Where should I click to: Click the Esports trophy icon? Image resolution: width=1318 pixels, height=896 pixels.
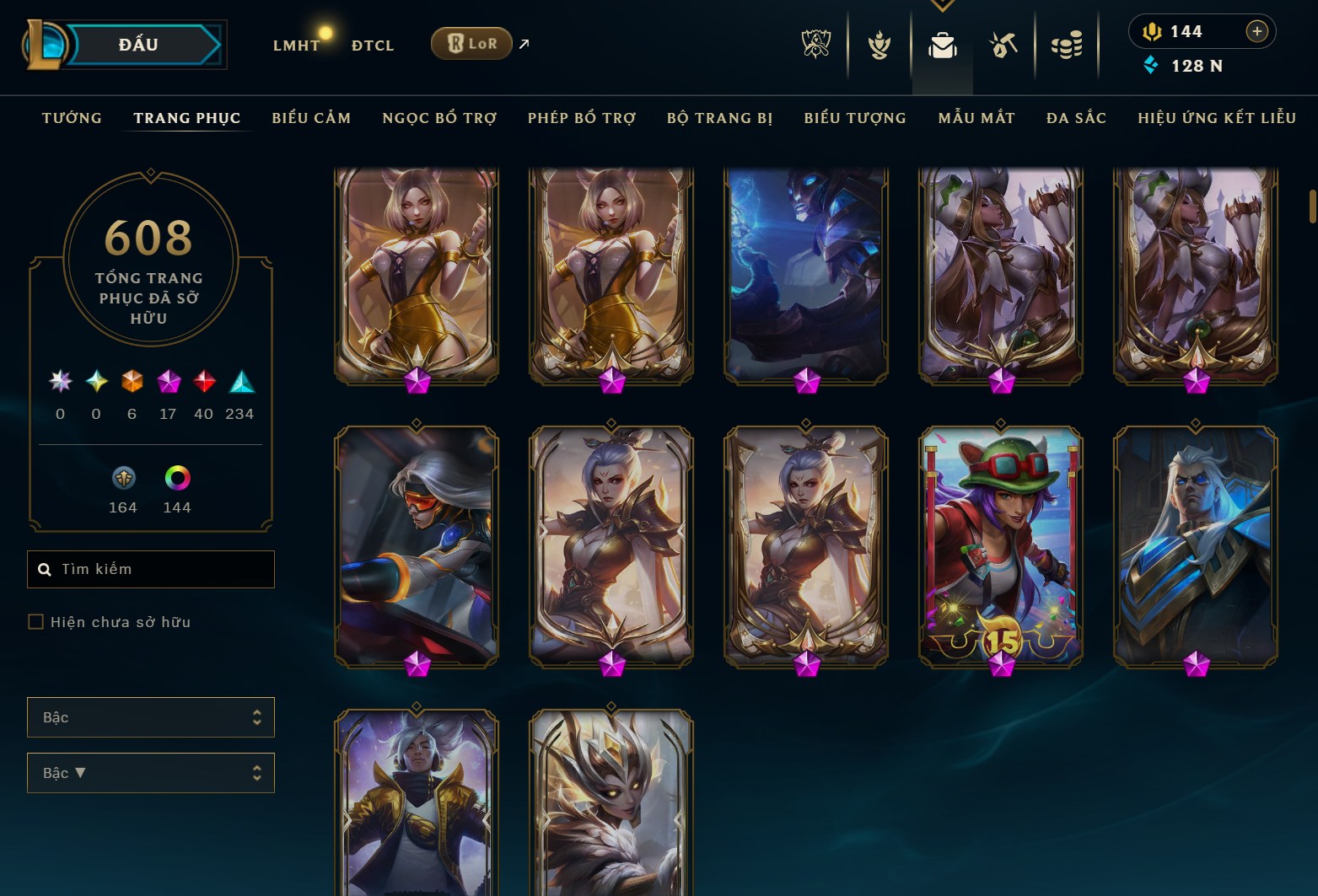click(815, 45)
